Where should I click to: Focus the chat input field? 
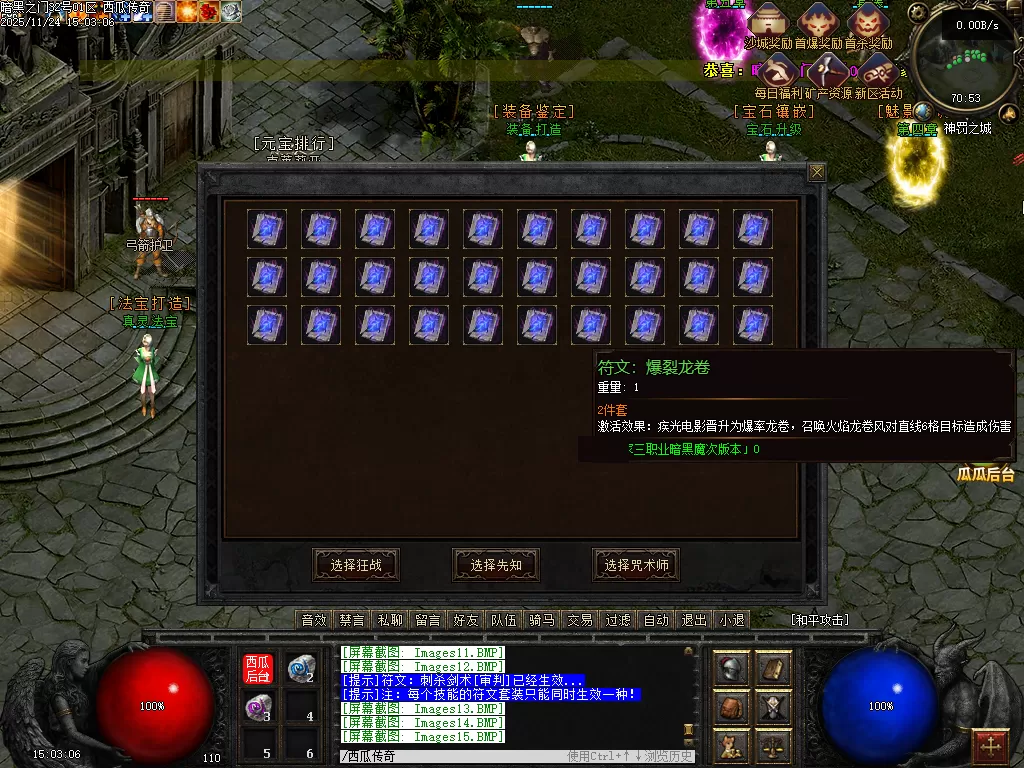[450, 757]
